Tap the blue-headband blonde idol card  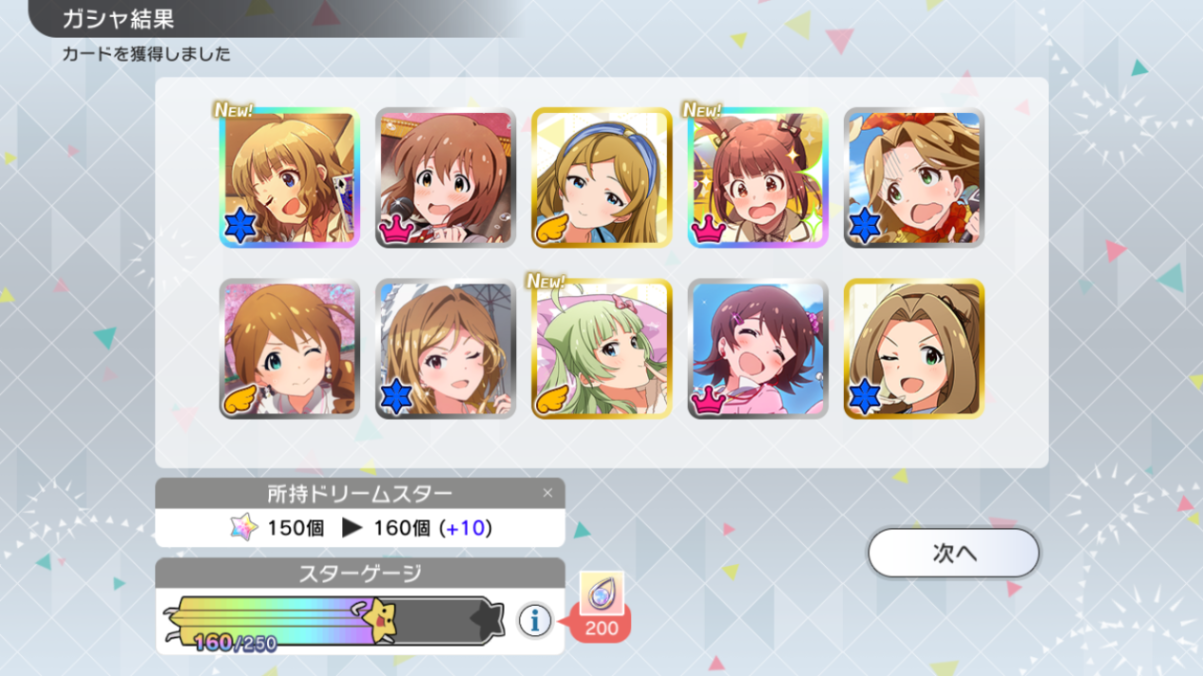[x=601, y=178]
